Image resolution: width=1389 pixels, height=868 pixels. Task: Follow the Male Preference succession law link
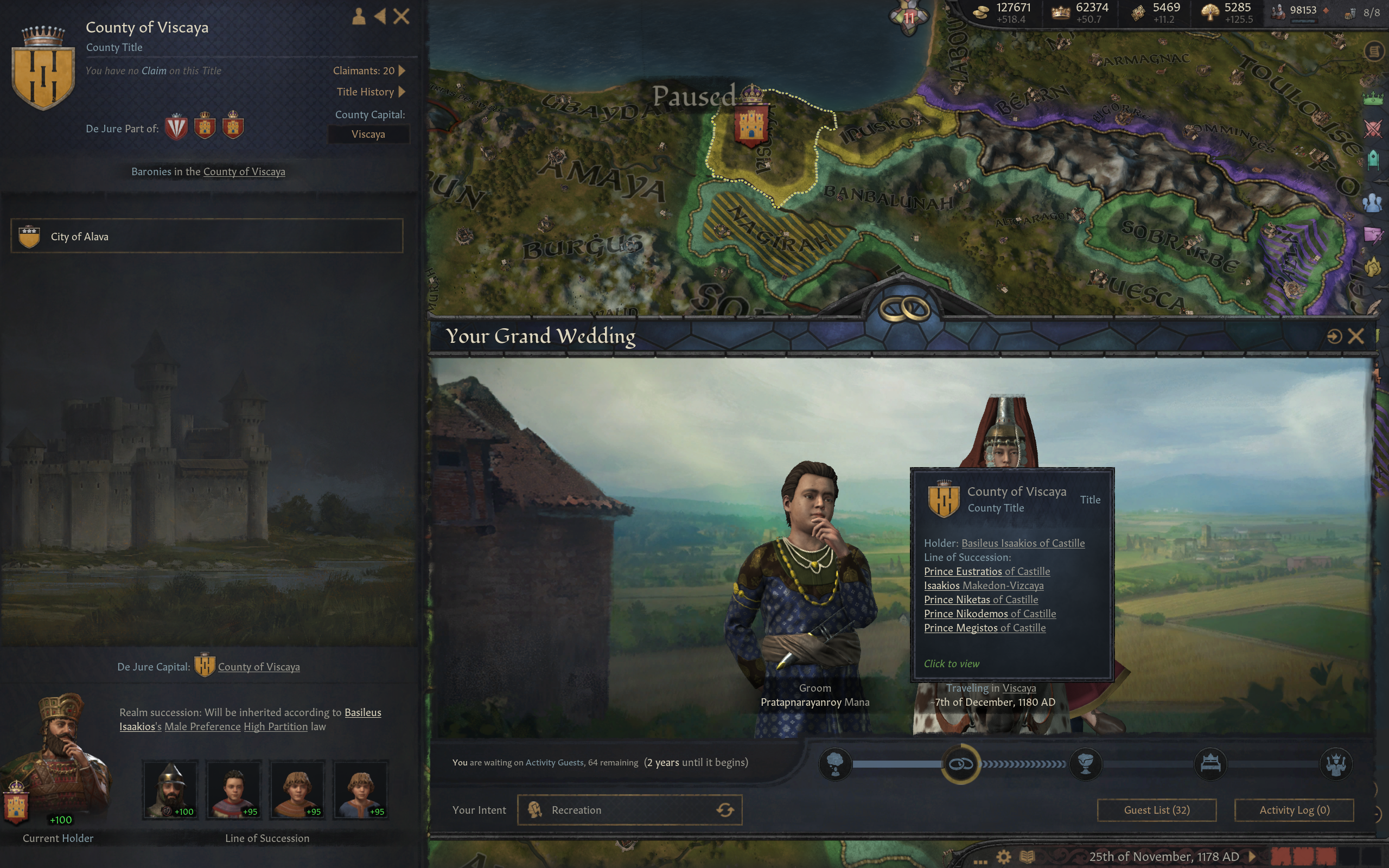click(x=202, y=727)
